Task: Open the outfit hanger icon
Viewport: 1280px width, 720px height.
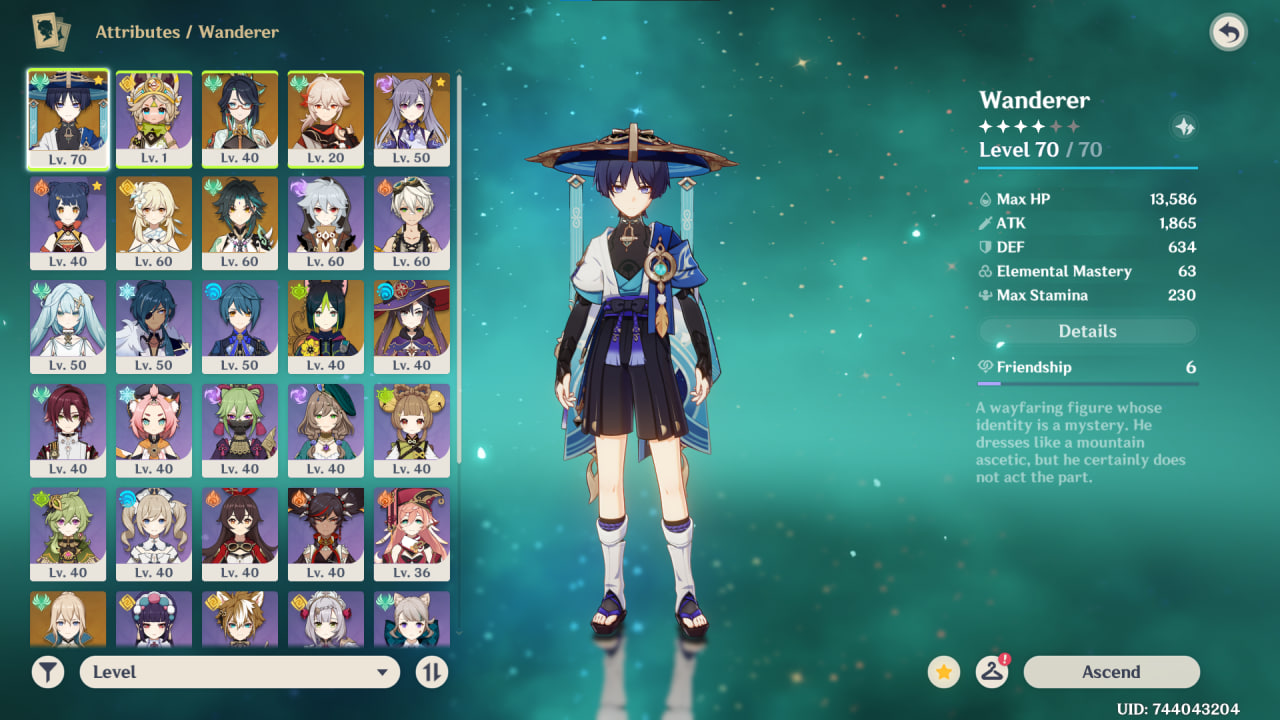Action: [991, 672]
